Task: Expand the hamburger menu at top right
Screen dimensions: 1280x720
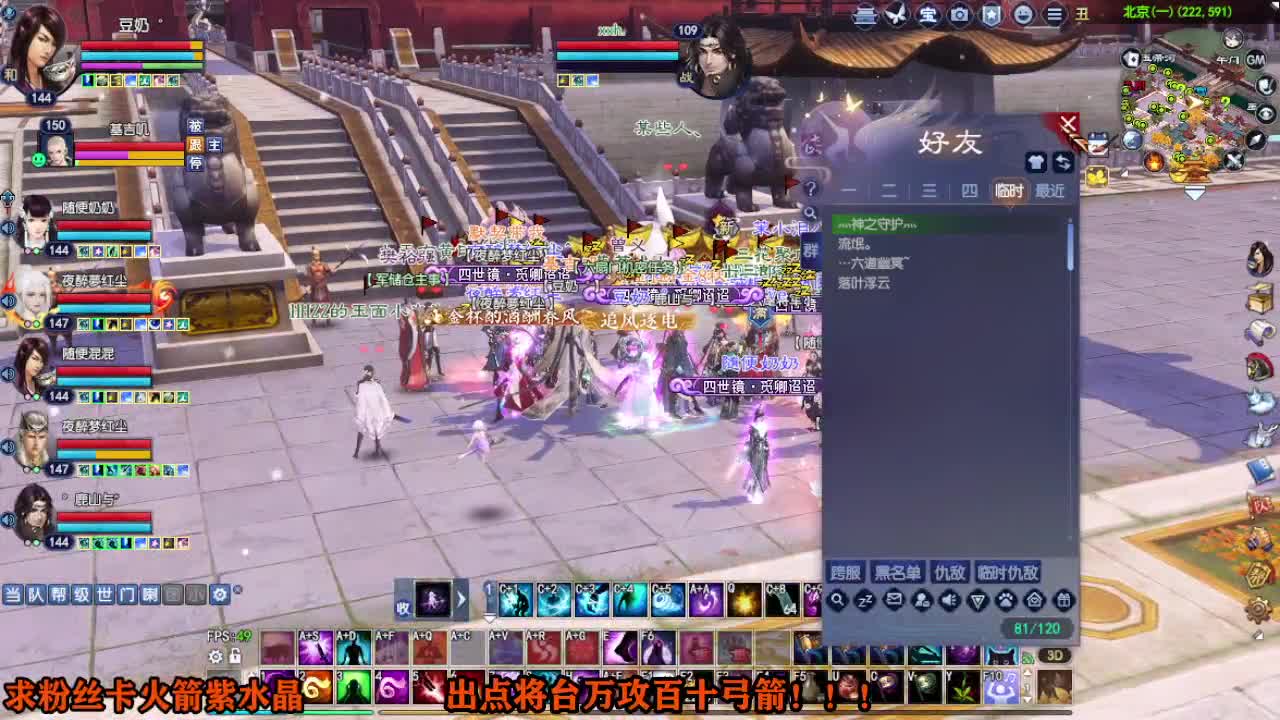Action: (1053, 15)
